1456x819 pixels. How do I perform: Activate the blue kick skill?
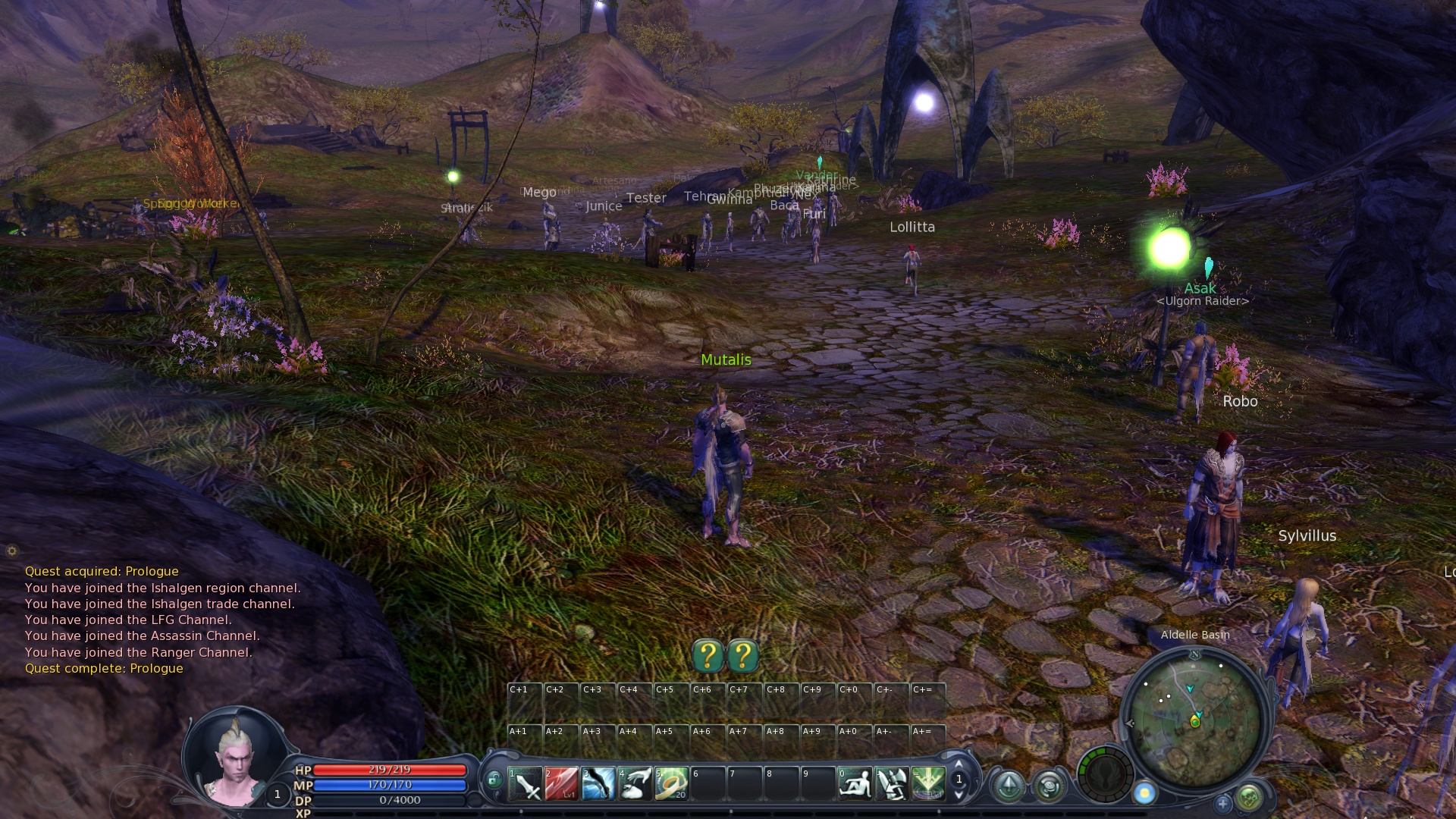[x=598, y=784]
